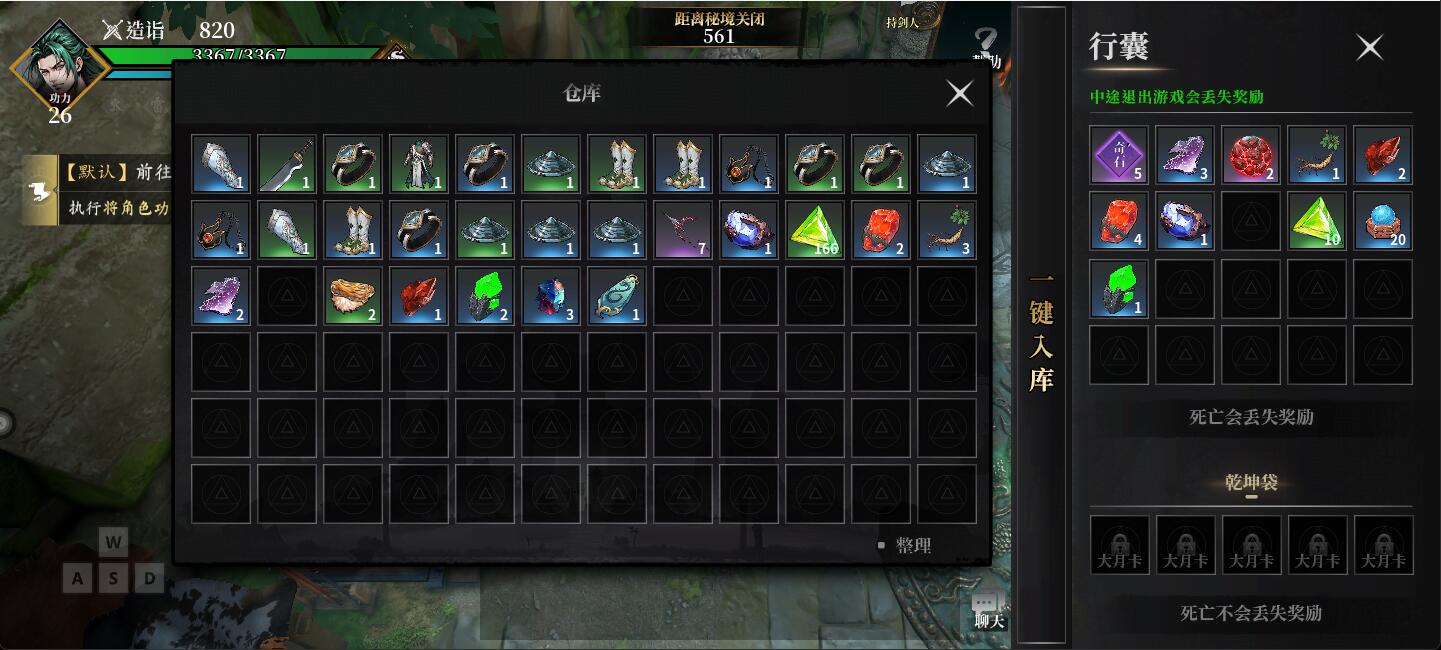Select the jade pendant in the warehouse
Screen dimensions: 1441x650
tap(616, 296)
